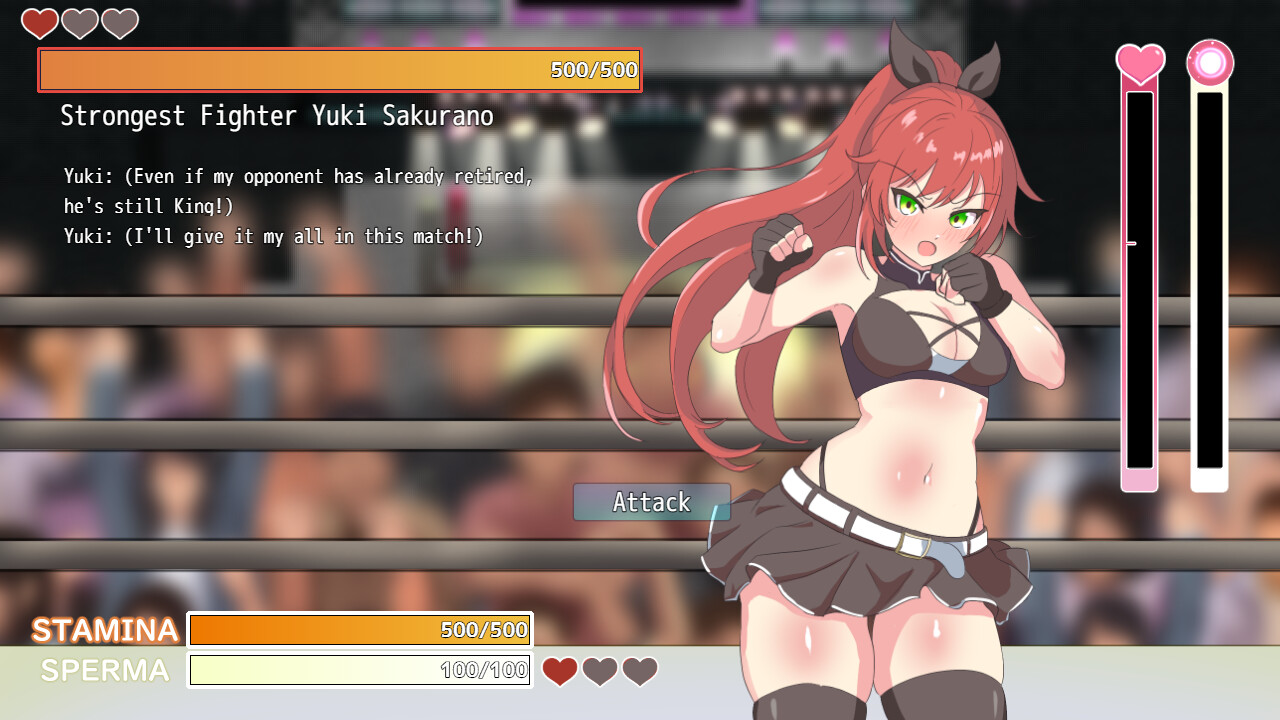The width and height of the screenshot is (1280, 720).
Task: Click the last dark heart in the bottom row
Action: 639,671
